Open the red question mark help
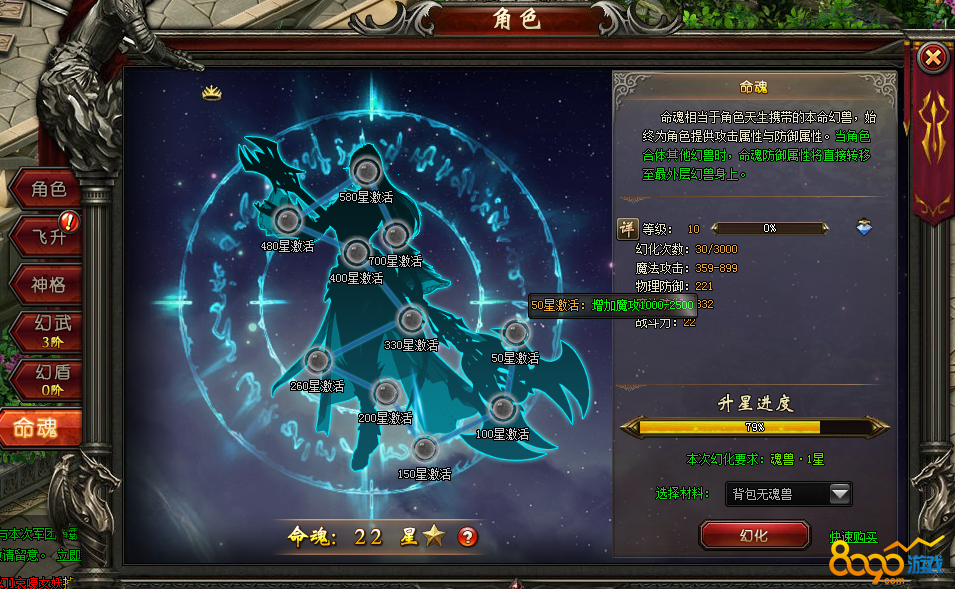Image resolution: width=955 pixels, height=589 pixels. 467,536
